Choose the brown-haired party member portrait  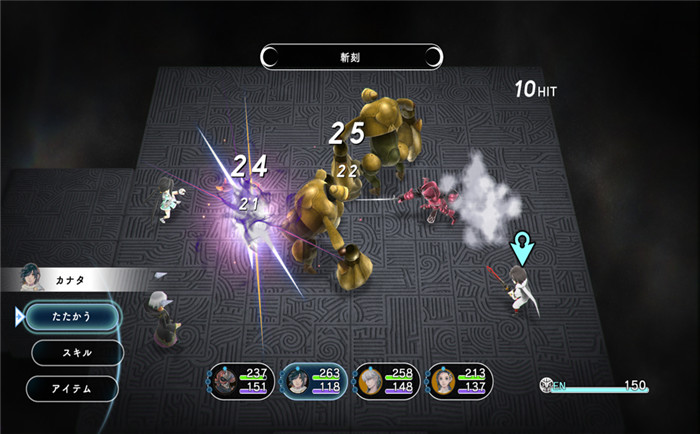point(444,382)
